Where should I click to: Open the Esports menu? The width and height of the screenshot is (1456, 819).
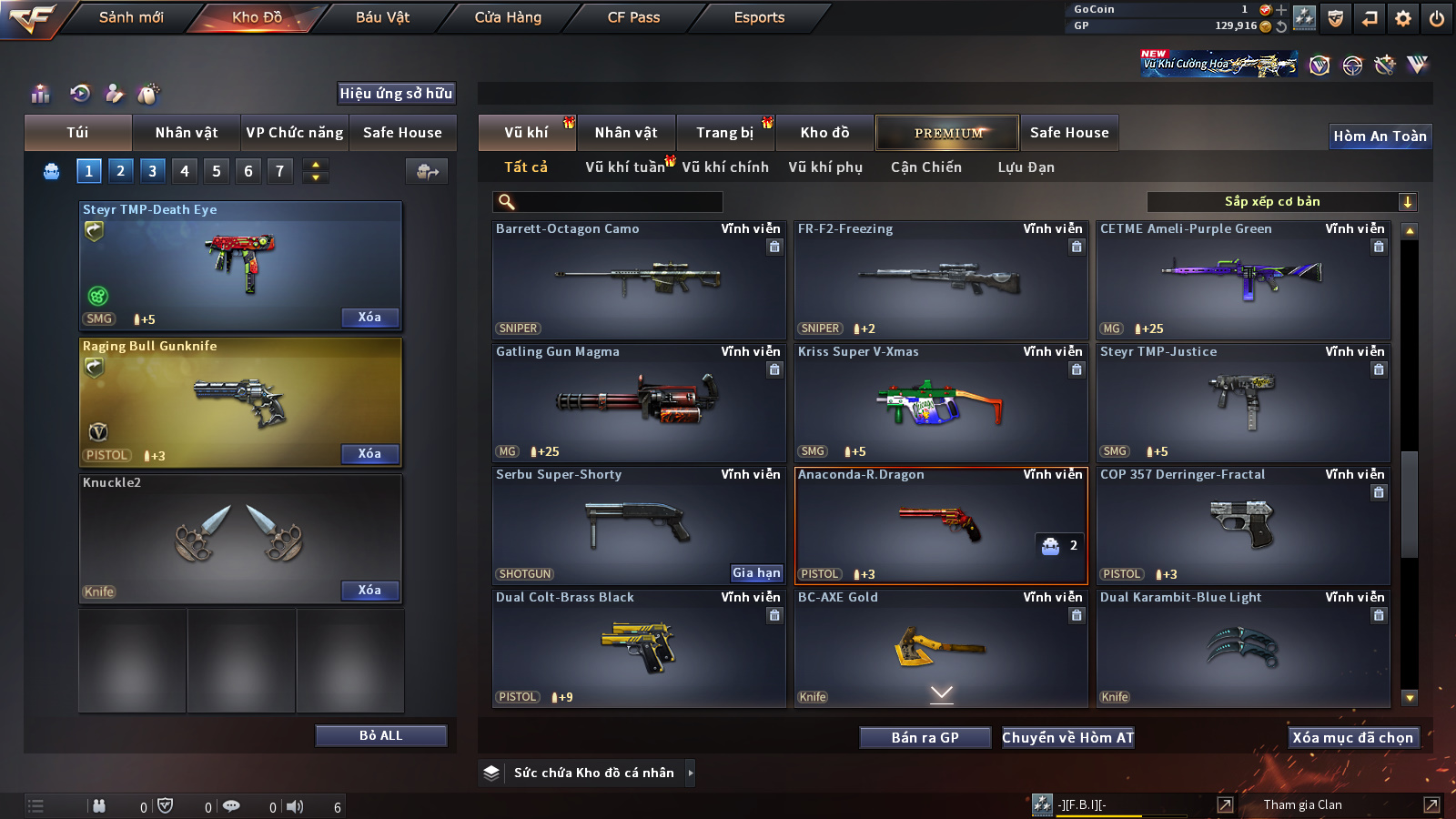(x=759, y=17)
